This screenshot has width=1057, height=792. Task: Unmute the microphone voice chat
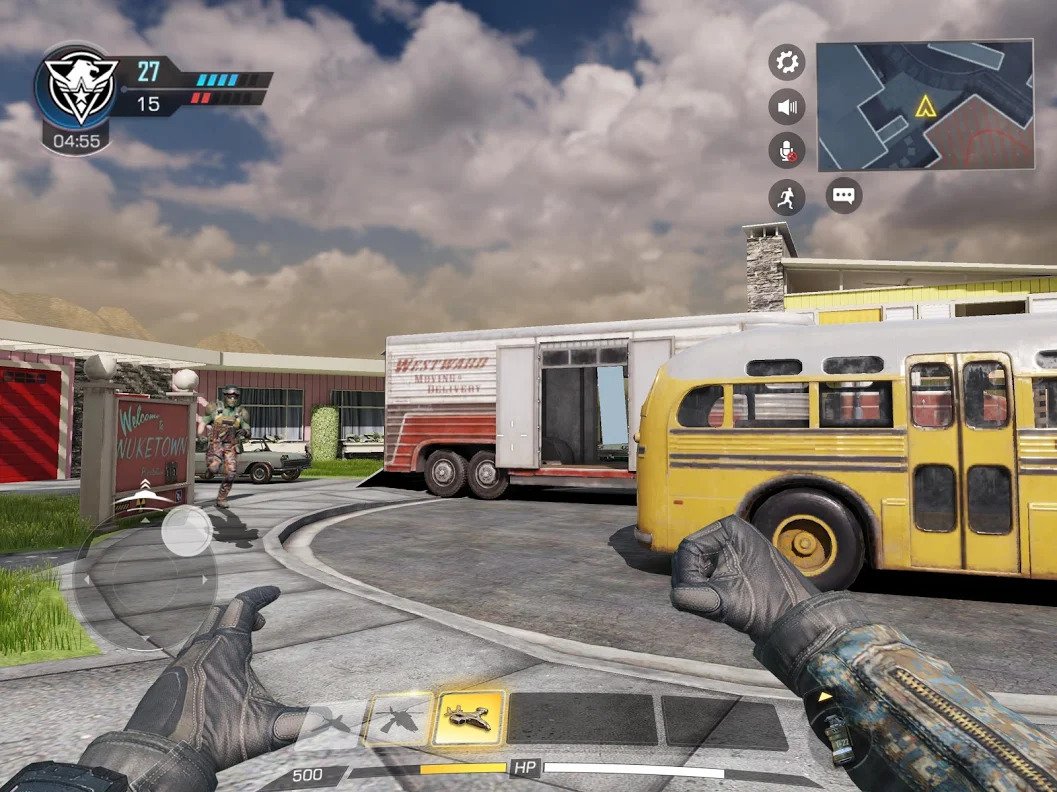tap(787, 151)
